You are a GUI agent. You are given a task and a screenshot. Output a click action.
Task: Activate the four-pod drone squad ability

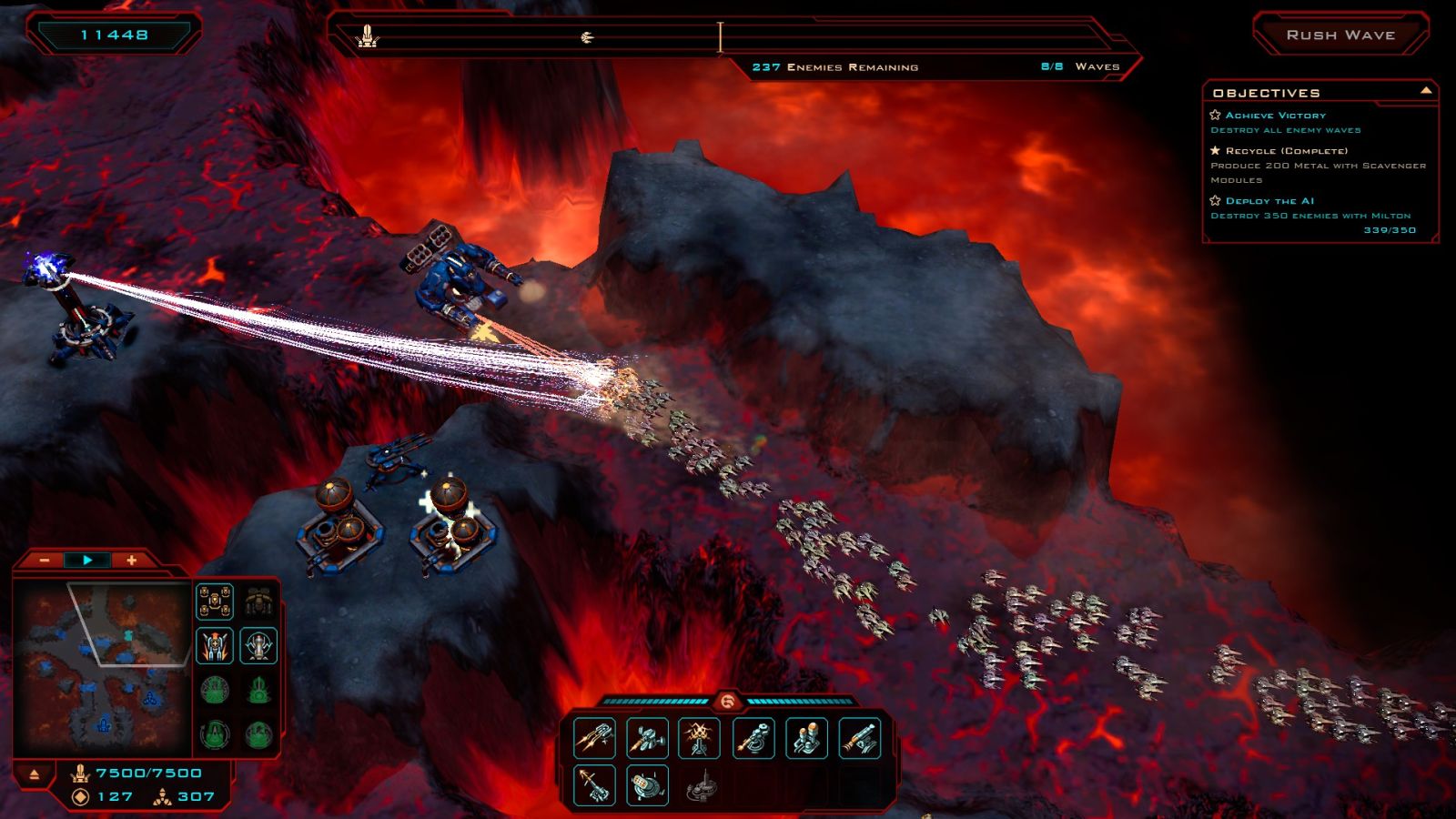(215, 602)
